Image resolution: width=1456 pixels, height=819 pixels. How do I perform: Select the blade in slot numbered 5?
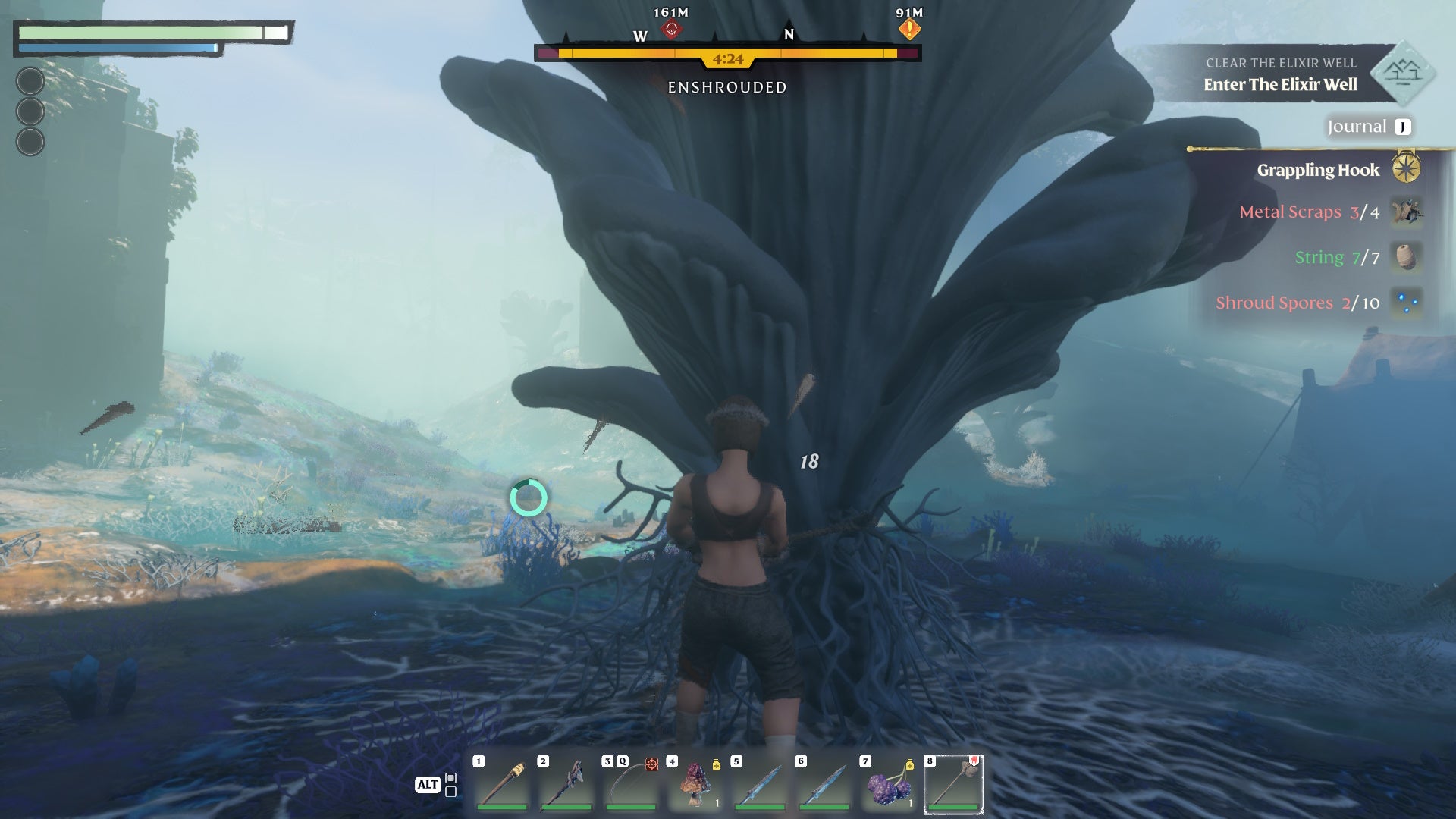[759, 783]
